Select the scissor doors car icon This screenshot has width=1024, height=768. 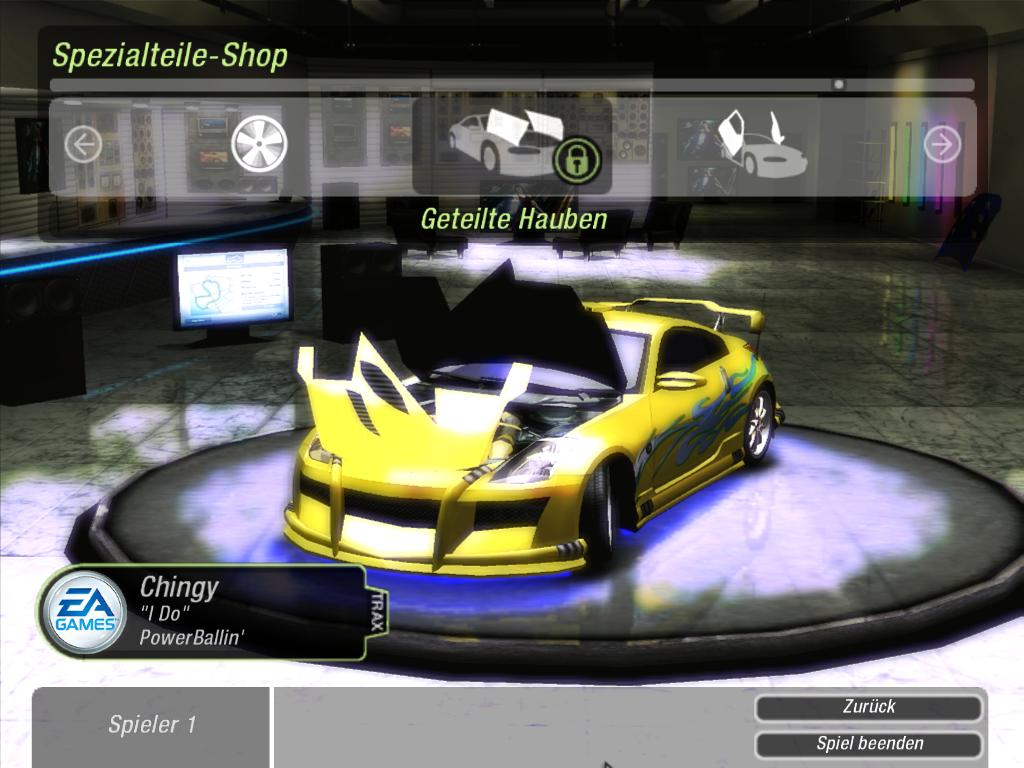click(x=760, y=146)
